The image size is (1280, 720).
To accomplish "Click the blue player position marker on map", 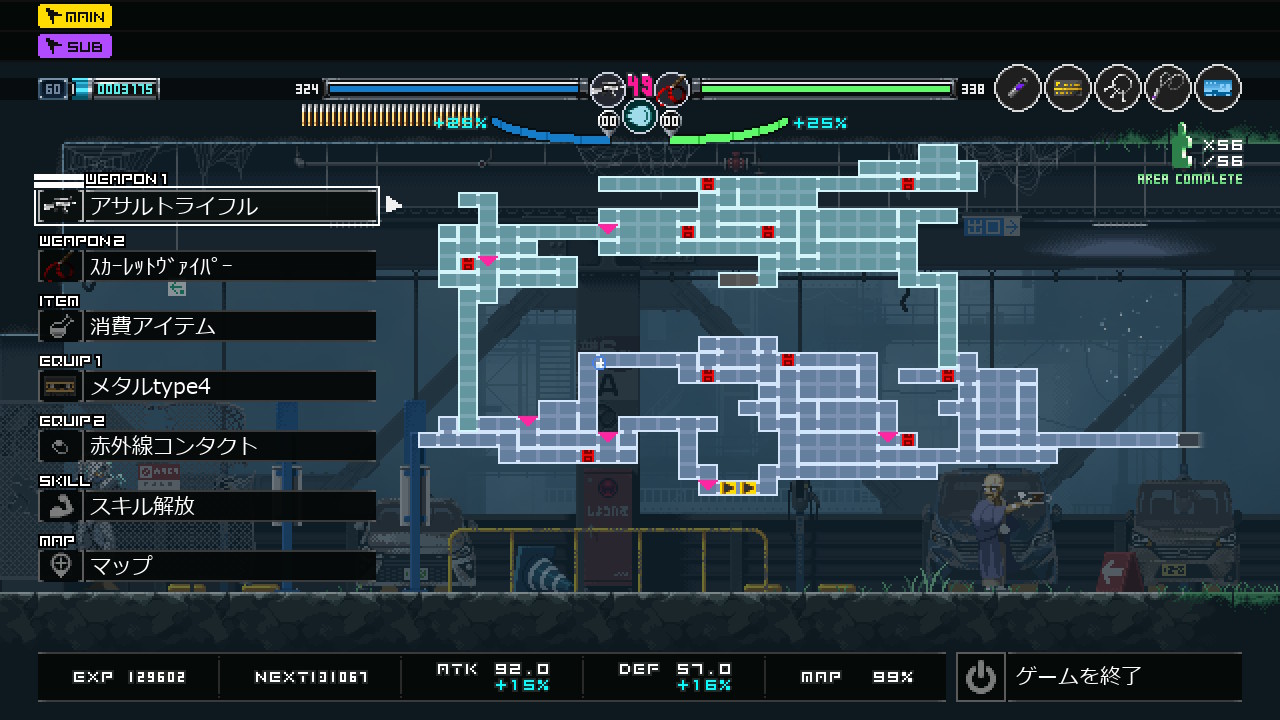I will click(600, 364).
